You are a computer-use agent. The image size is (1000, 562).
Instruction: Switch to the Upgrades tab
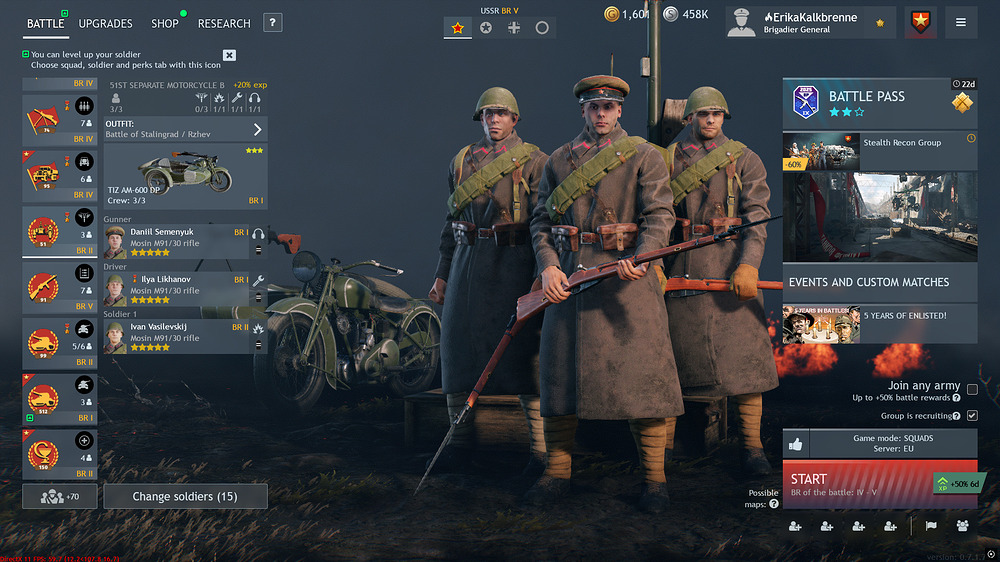coord(105,23)
